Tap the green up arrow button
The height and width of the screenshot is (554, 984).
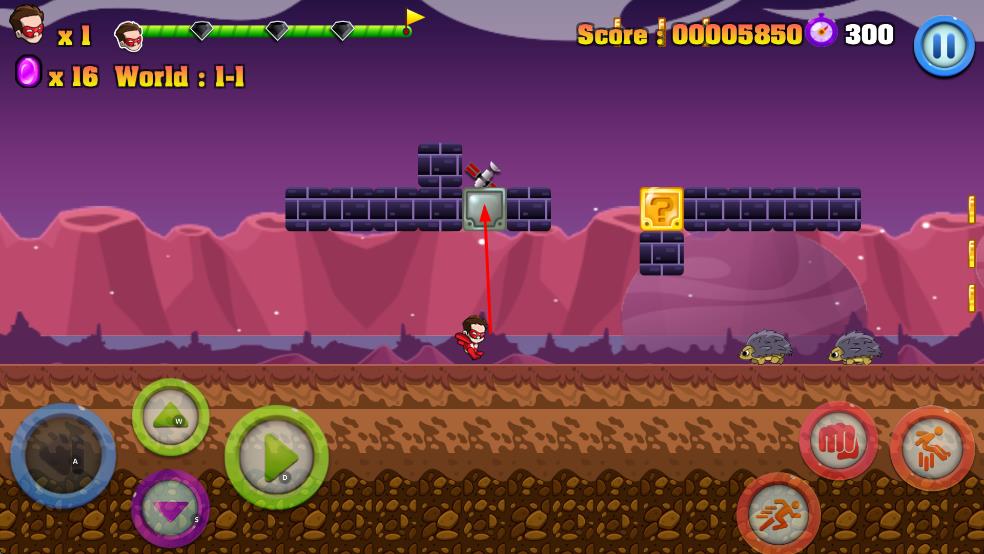coord(171,417)
